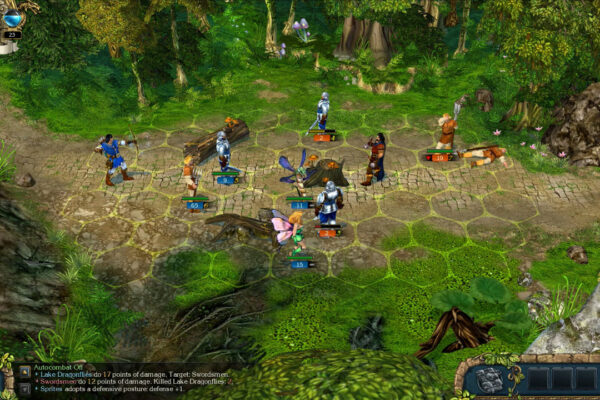Viewport: 600px width, 400px height.
Task: Click the greyed-out combat log button
Action: coord(23,389)
